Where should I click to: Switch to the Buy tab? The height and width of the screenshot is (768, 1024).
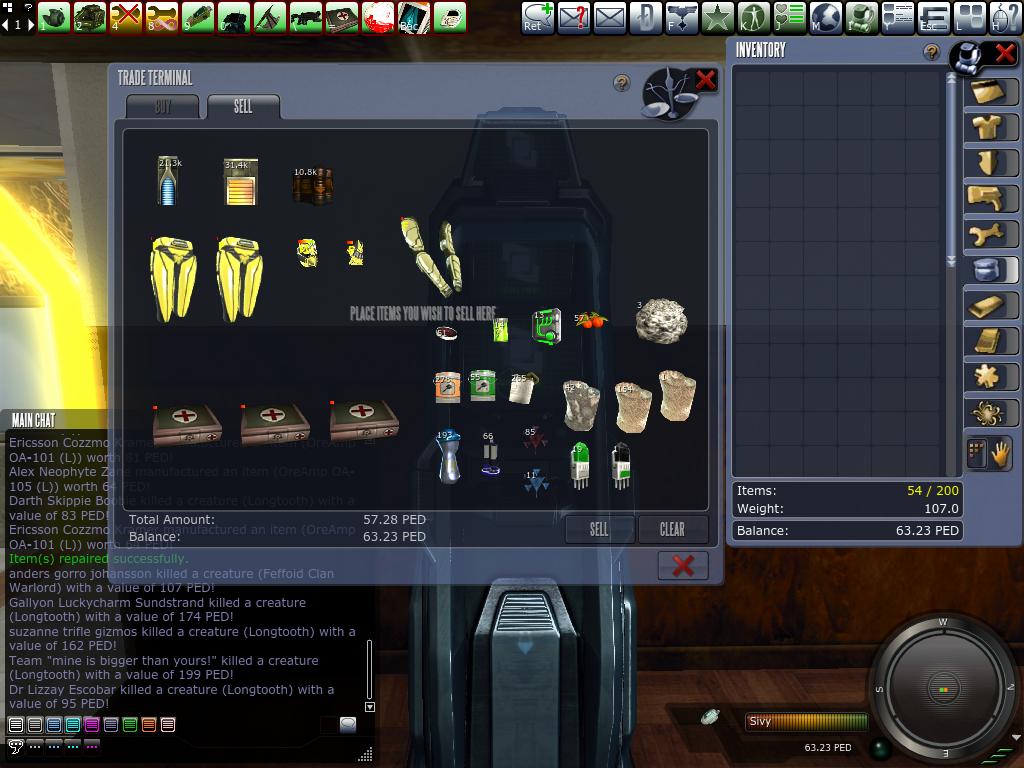[163, 106]
